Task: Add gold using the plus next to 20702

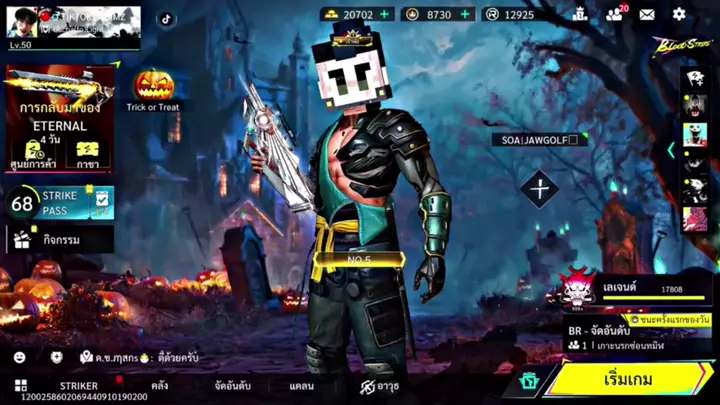Action: (x=385, y=15)
